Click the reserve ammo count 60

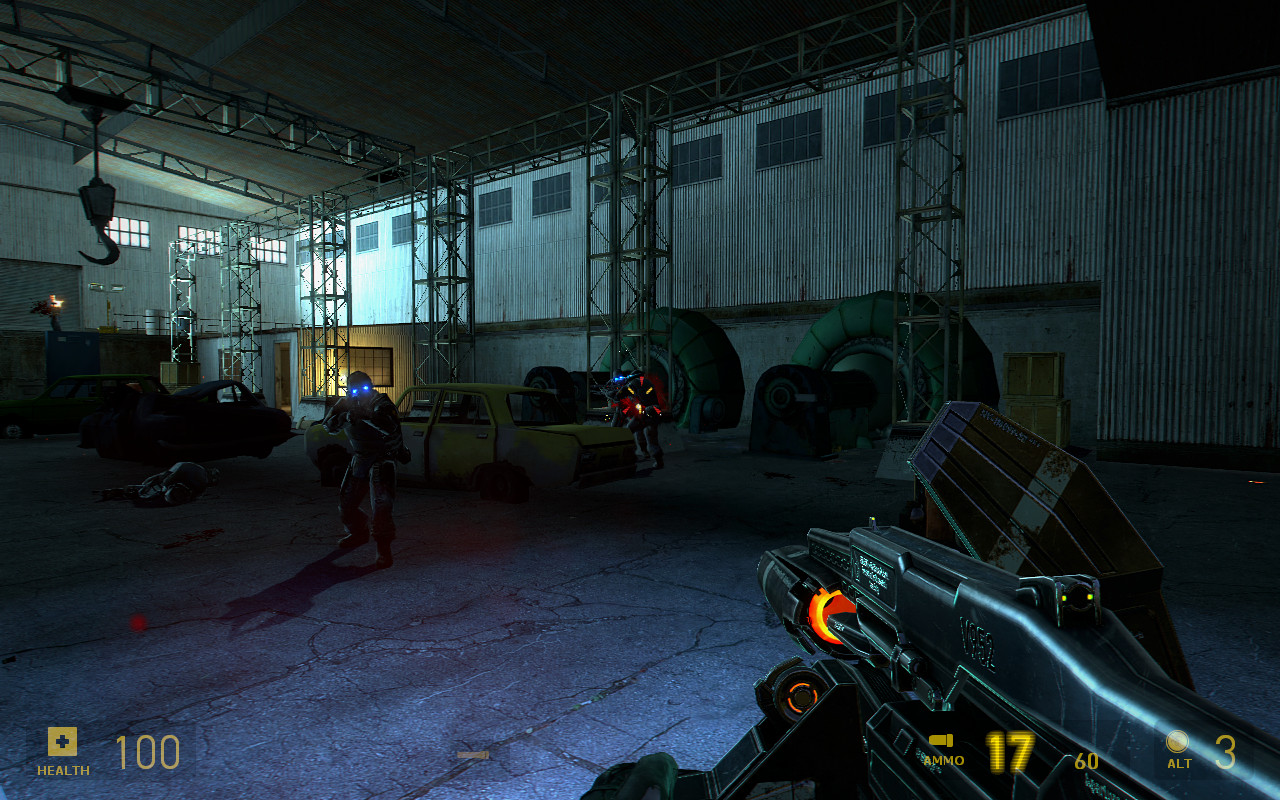click(x=1087, y=759)
